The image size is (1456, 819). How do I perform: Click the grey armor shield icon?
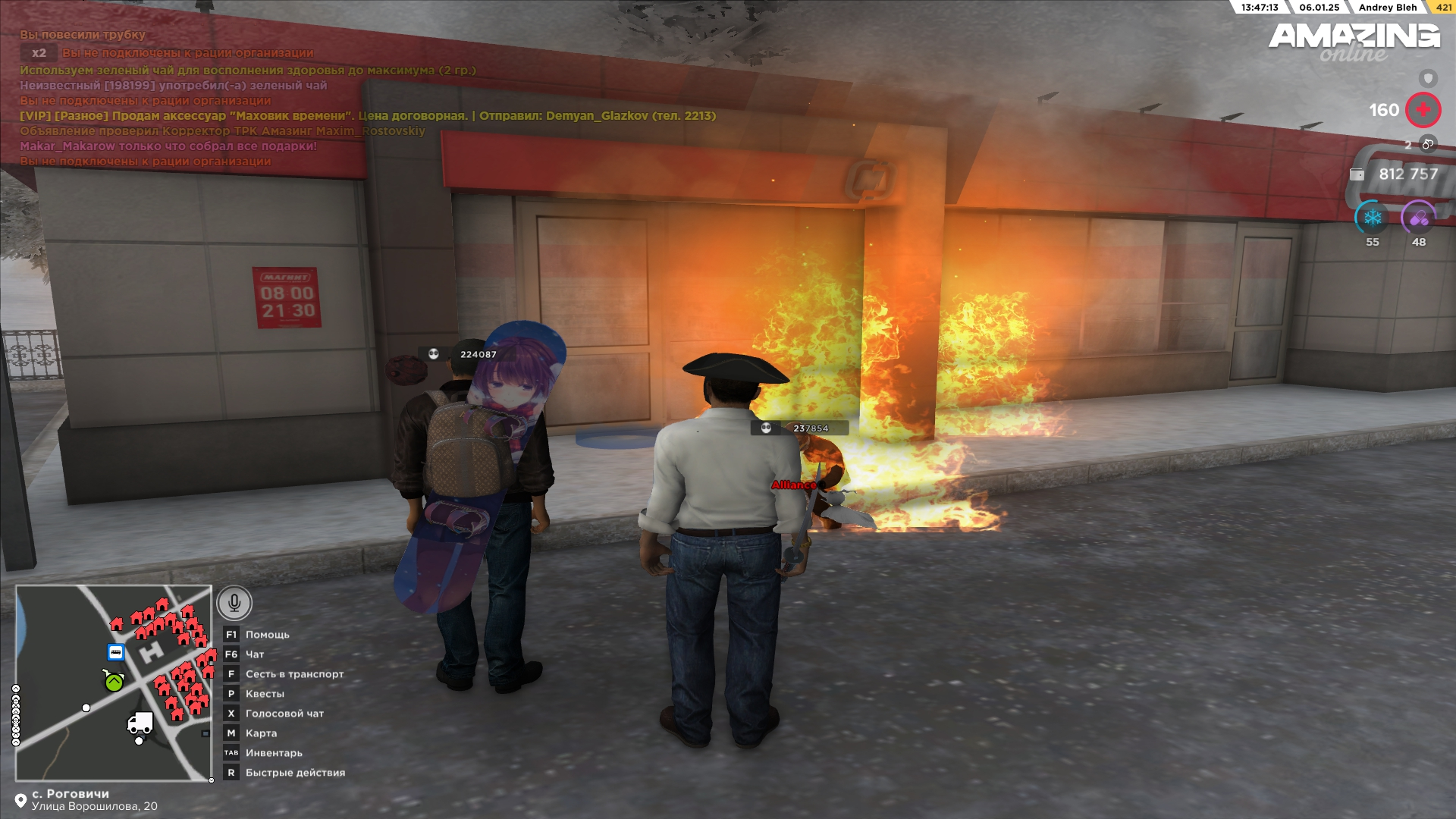[1428, 78]
